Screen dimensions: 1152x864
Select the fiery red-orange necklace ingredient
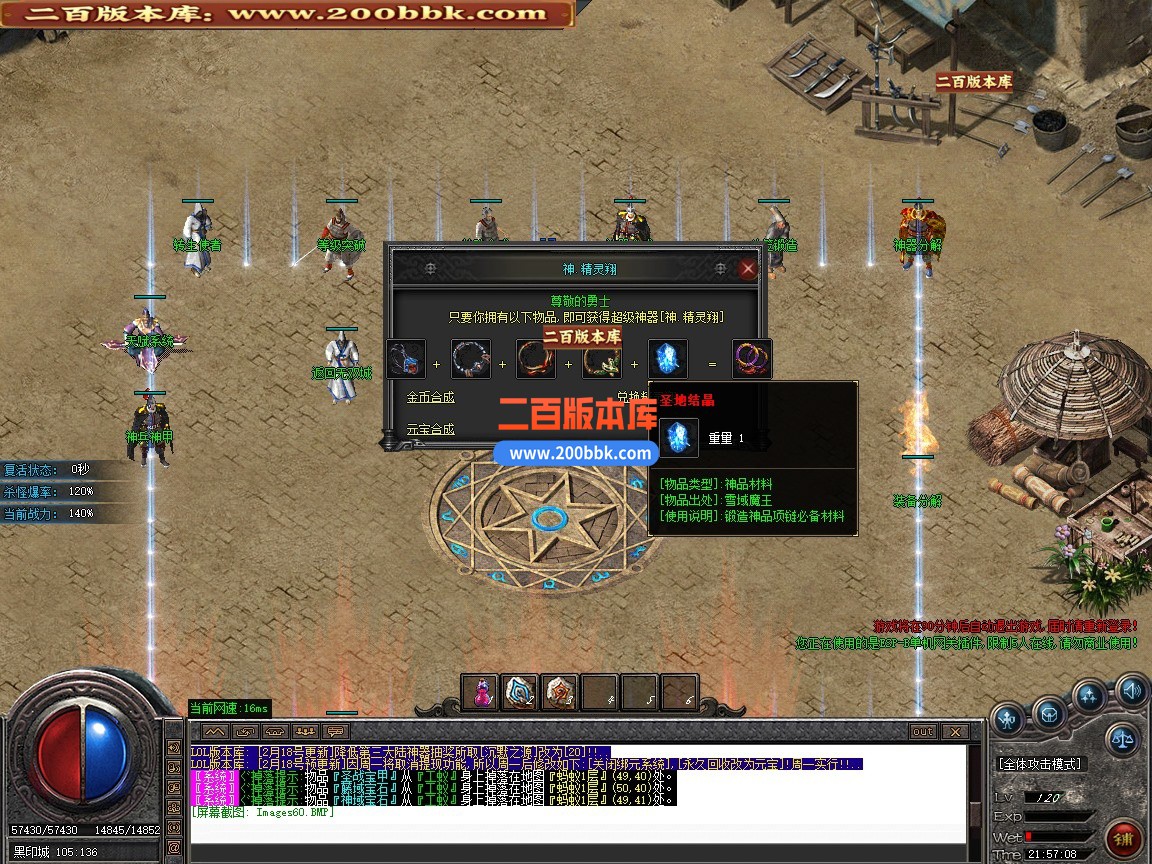[x=536, y=360]
